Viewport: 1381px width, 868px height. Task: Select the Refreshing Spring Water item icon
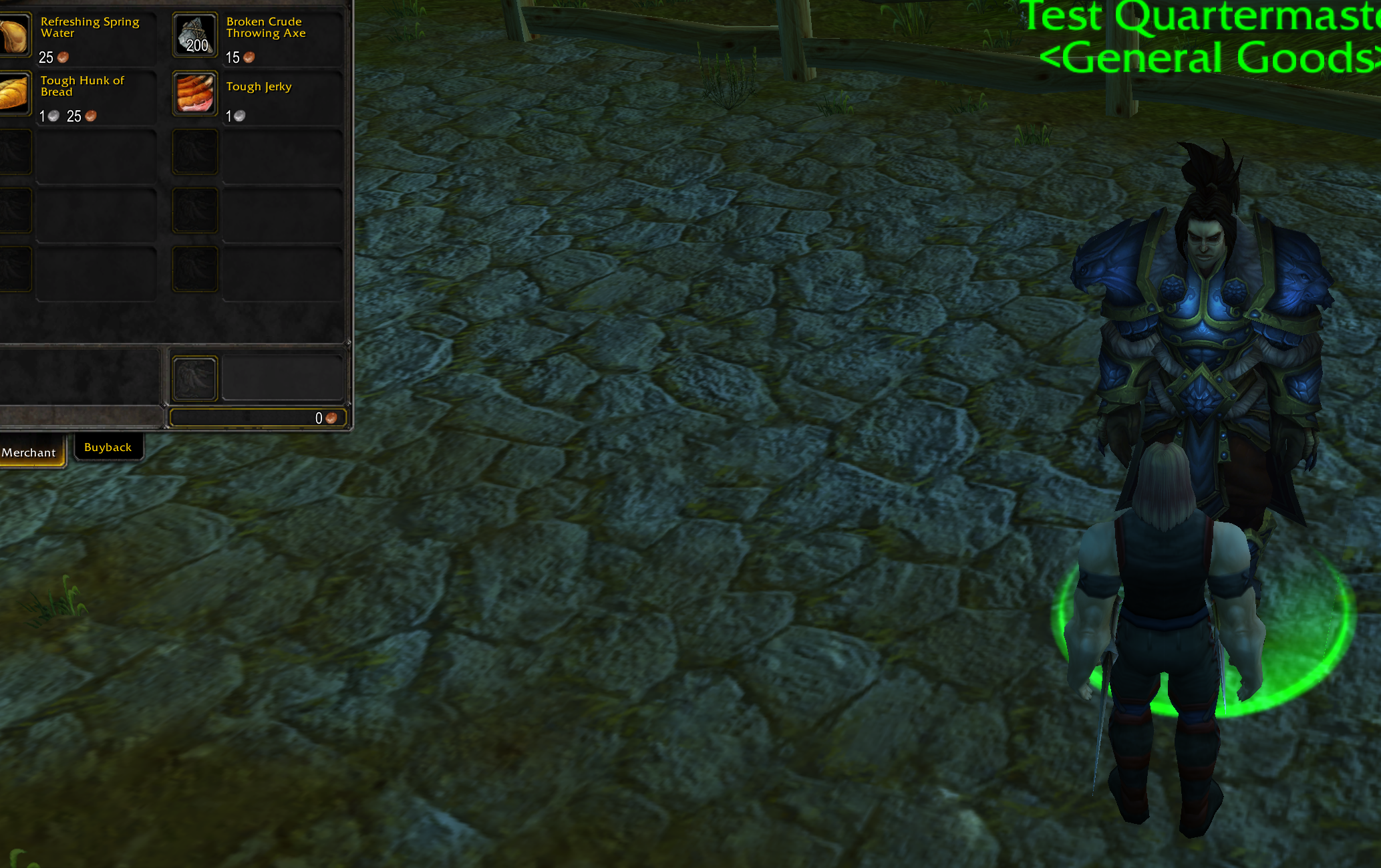(x=13, y=35)
